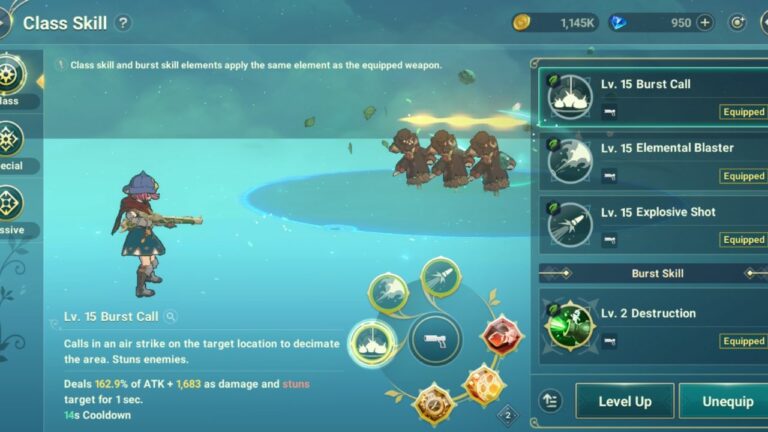This screenshot has width=768, height=432.
Task: Switch to the Class skill tab
Action: pos(12,79)
